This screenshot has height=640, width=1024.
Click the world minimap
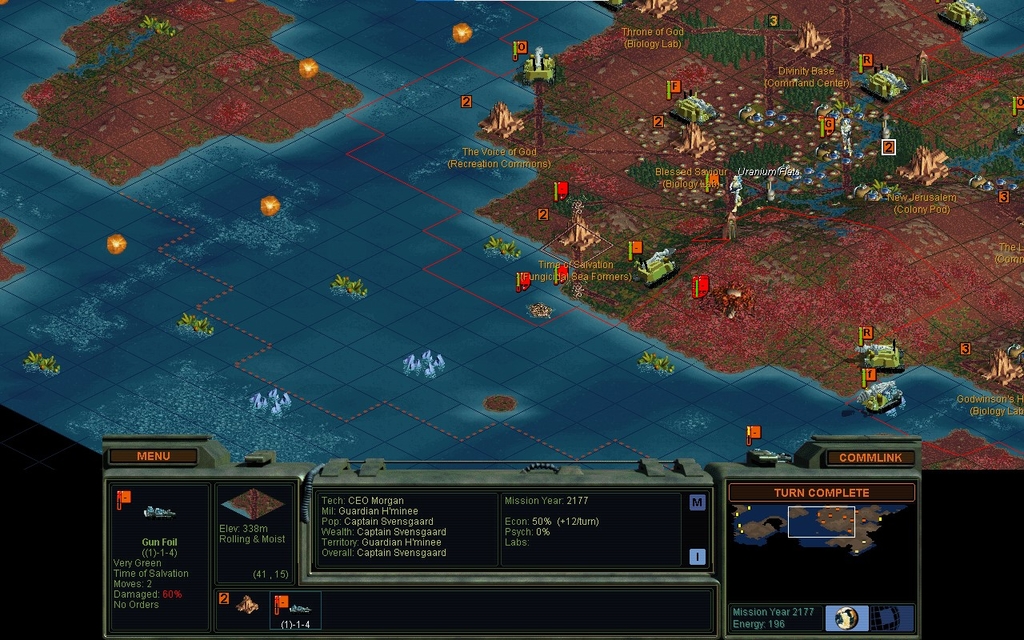click(x=821, y=529)
